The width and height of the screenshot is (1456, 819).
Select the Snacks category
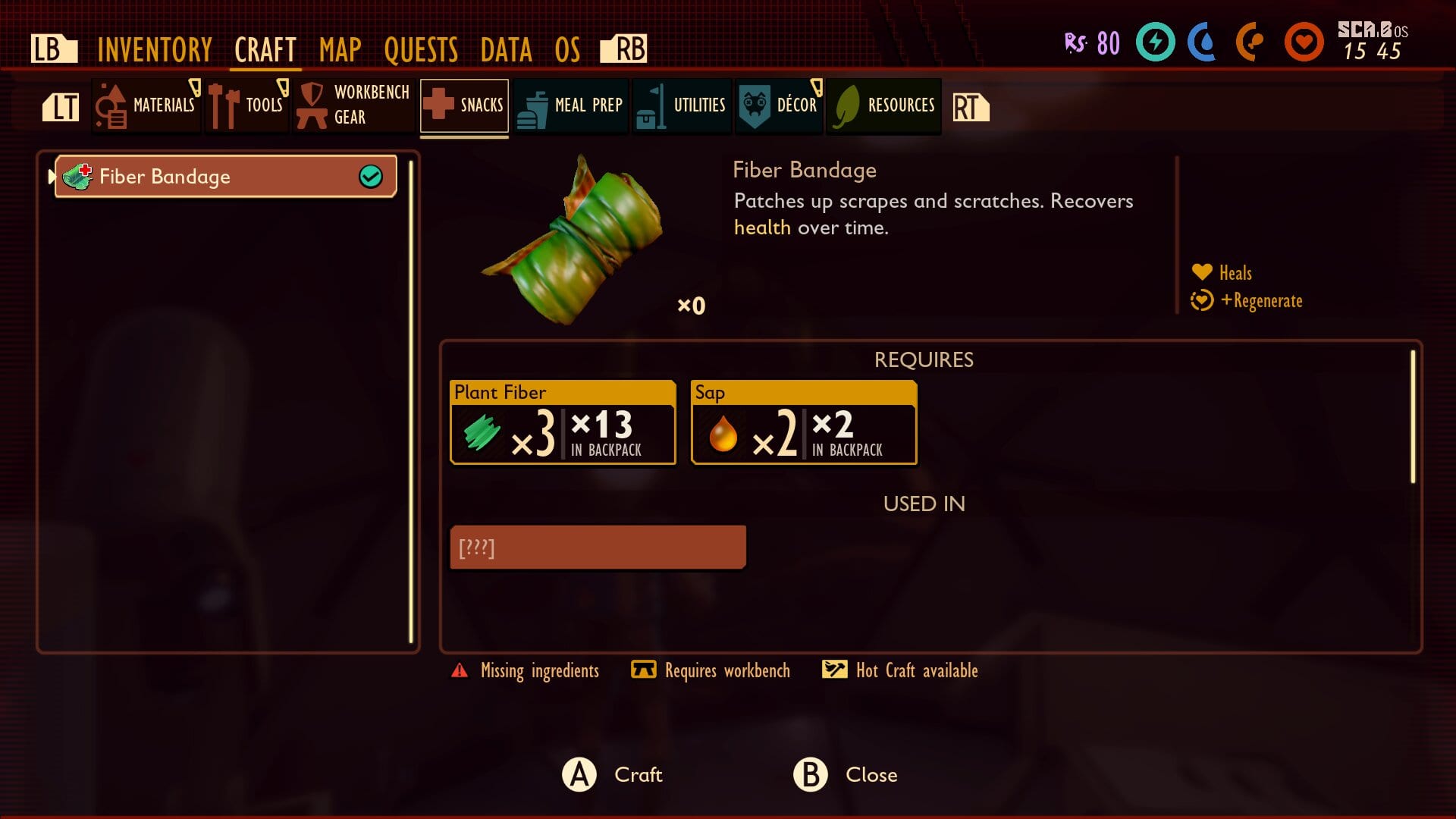(464, 105)
